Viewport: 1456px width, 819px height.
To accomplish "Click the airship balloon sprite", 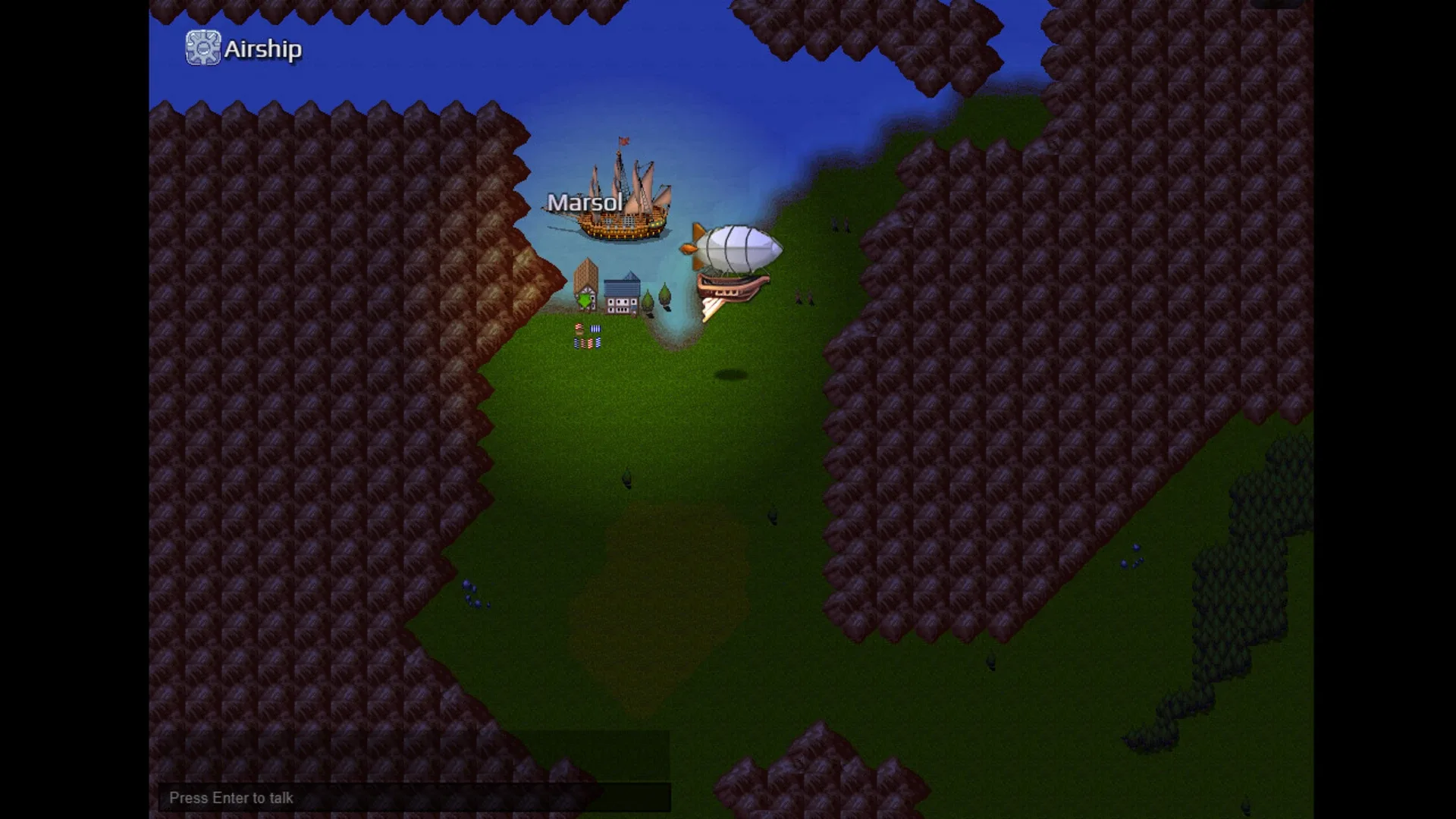I will coord(739,246).
